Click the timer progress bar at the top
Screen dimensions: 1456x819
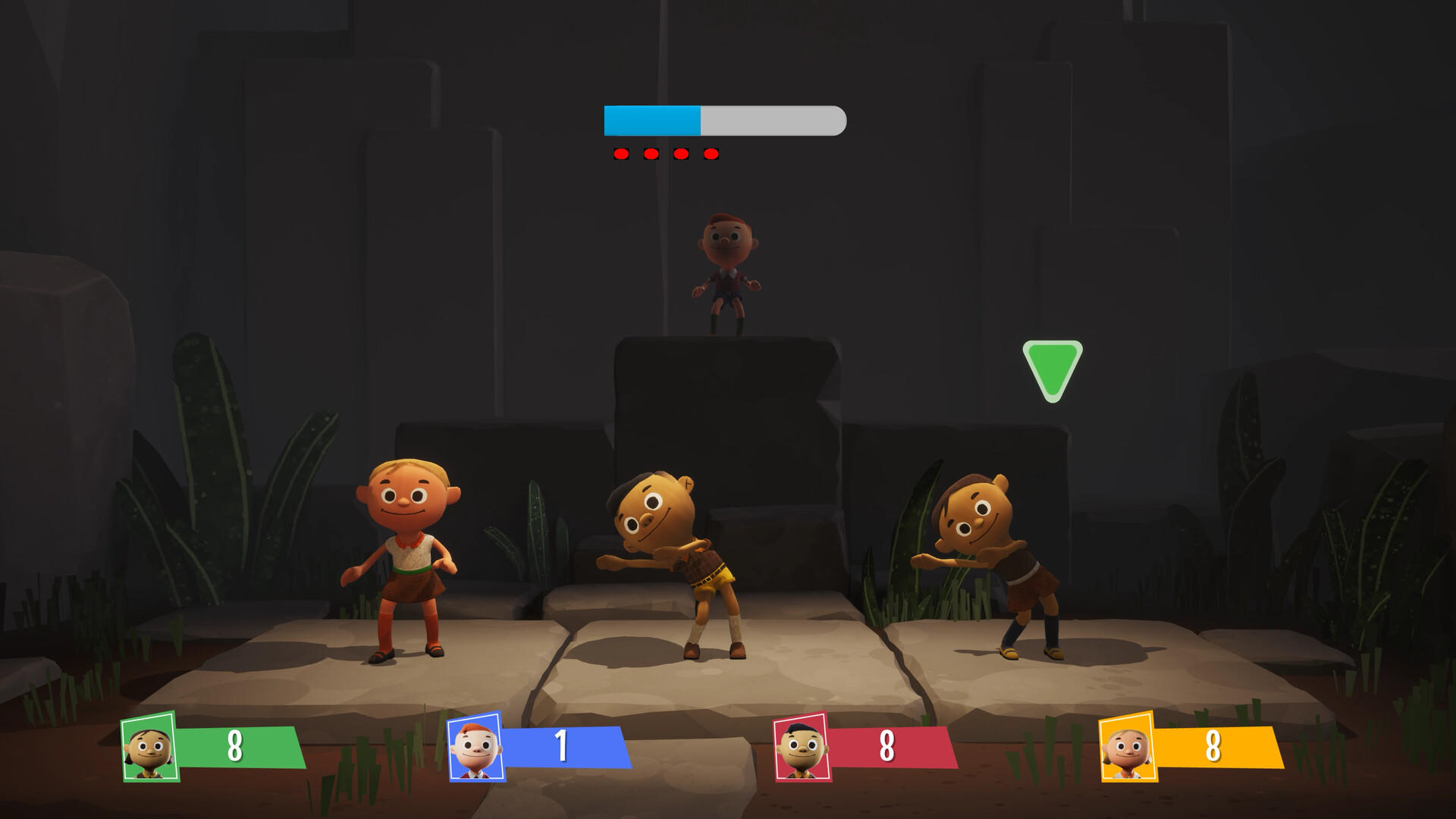[x=724, y=119]
